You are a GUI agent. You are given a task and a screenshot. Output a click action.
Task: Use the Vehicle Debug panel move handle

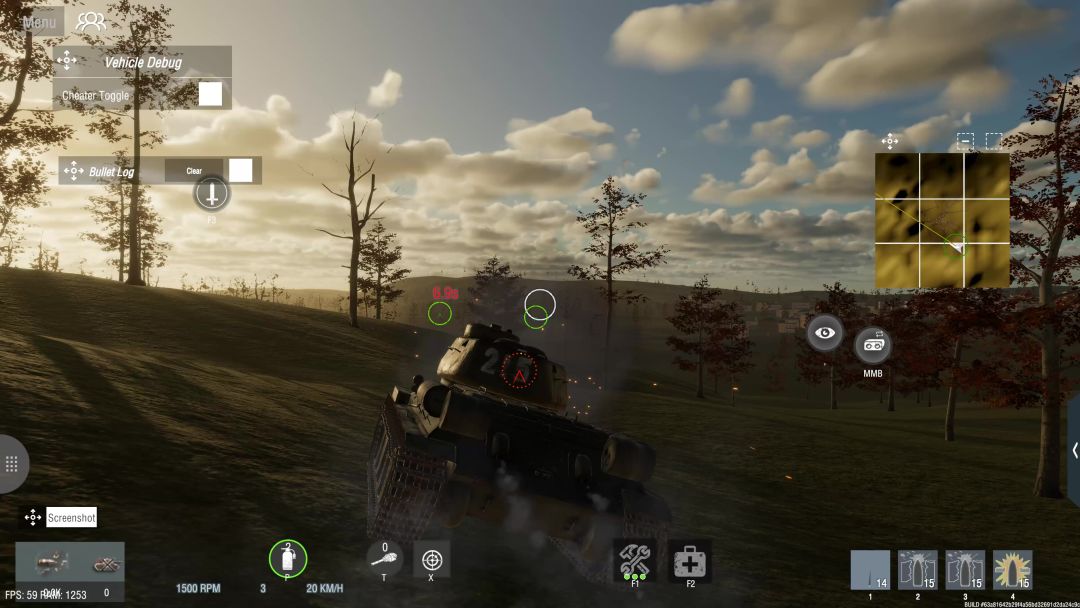[67, 61]
